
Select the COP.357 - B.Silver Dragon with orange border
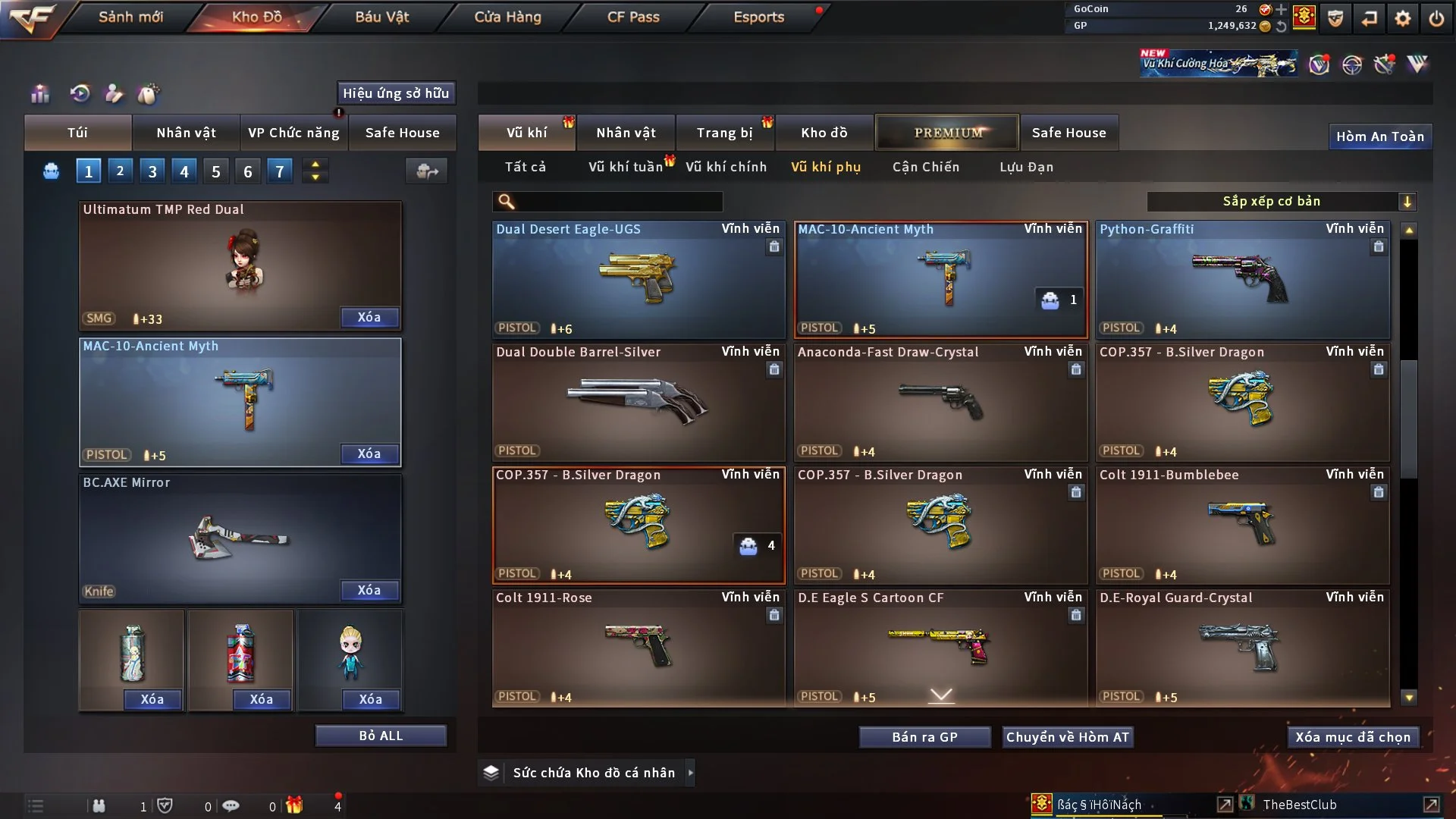[x=639, y=523]
